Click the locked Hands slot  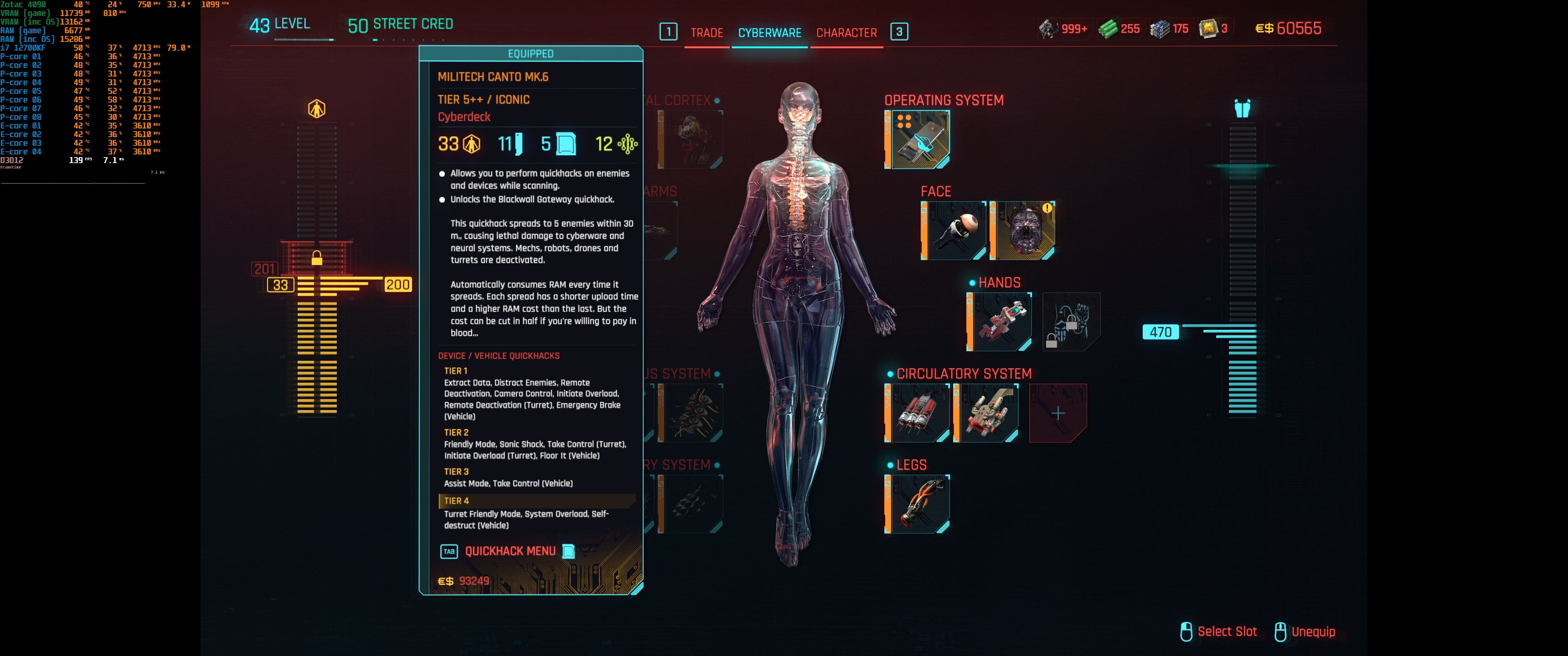(1071, 321)
